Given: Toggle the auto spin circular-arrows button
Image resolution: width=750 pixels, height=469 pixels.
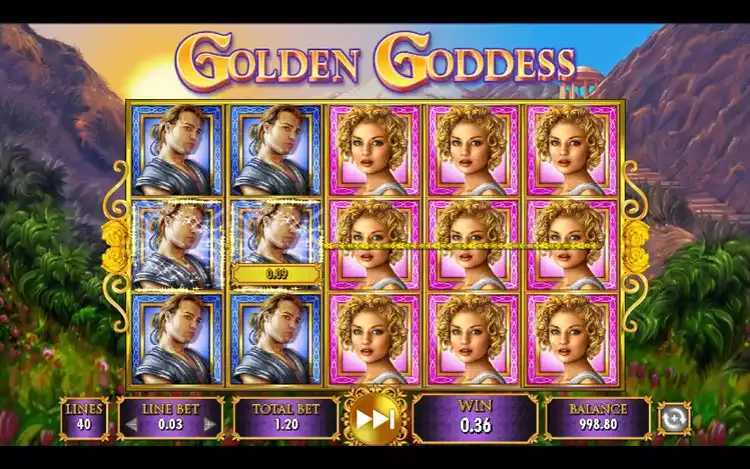Looking at the screenshot, I should 674,417.
